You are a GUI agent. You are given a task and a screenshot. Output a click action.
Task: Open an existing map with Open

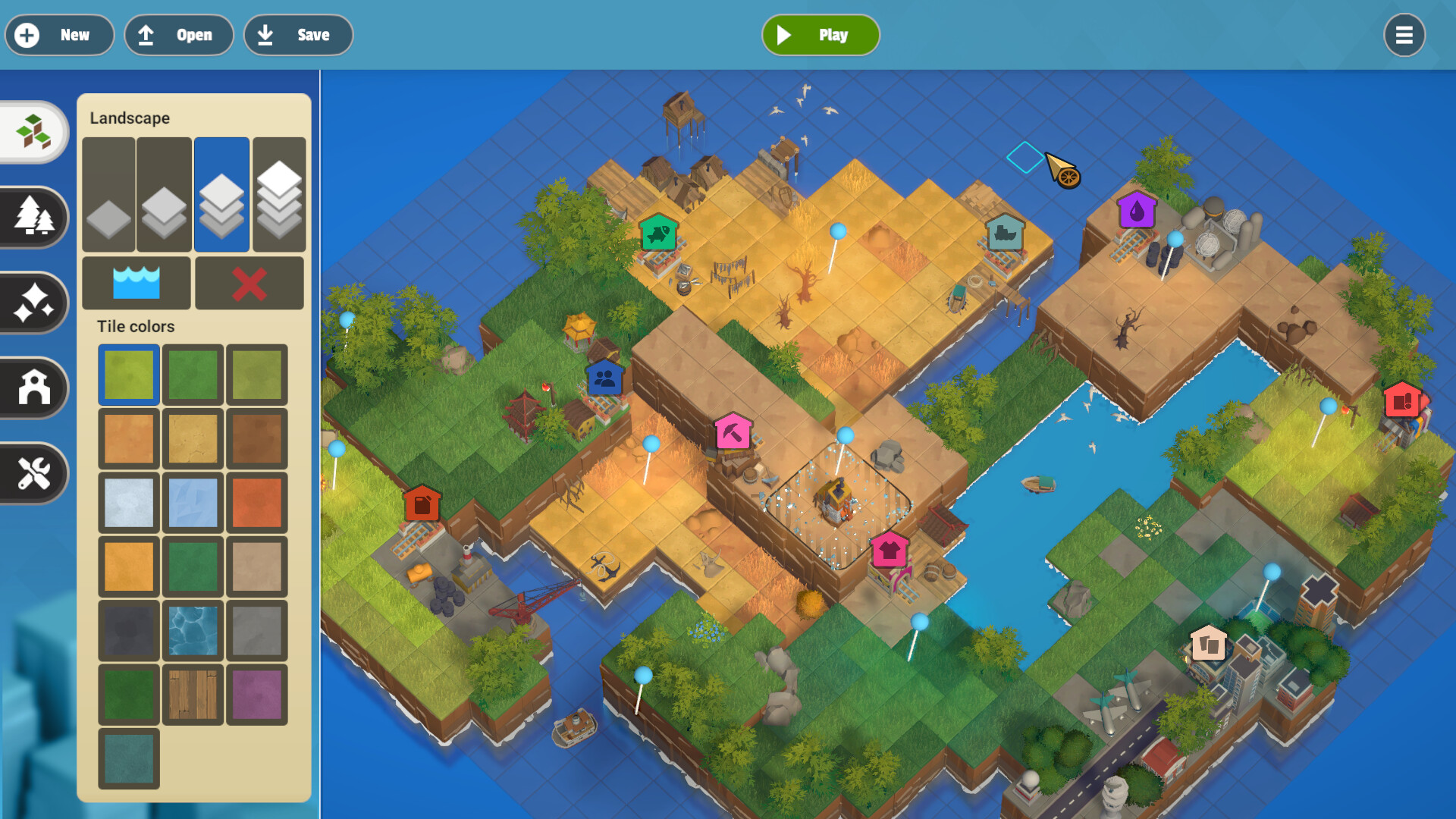click(178, 35)
